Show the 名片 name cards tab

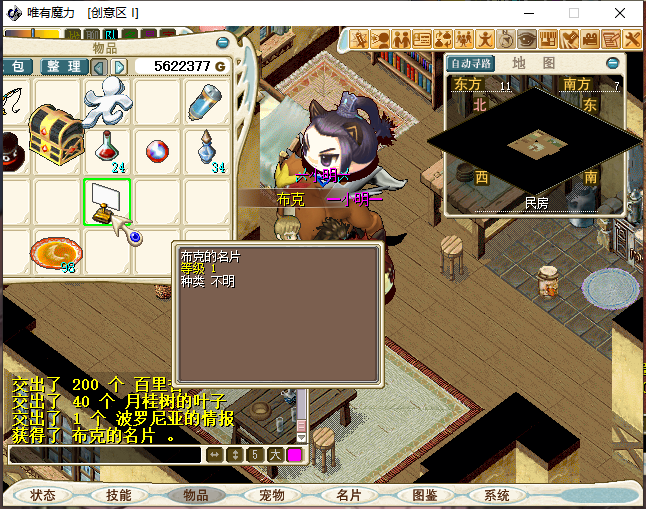click(348, 495)
